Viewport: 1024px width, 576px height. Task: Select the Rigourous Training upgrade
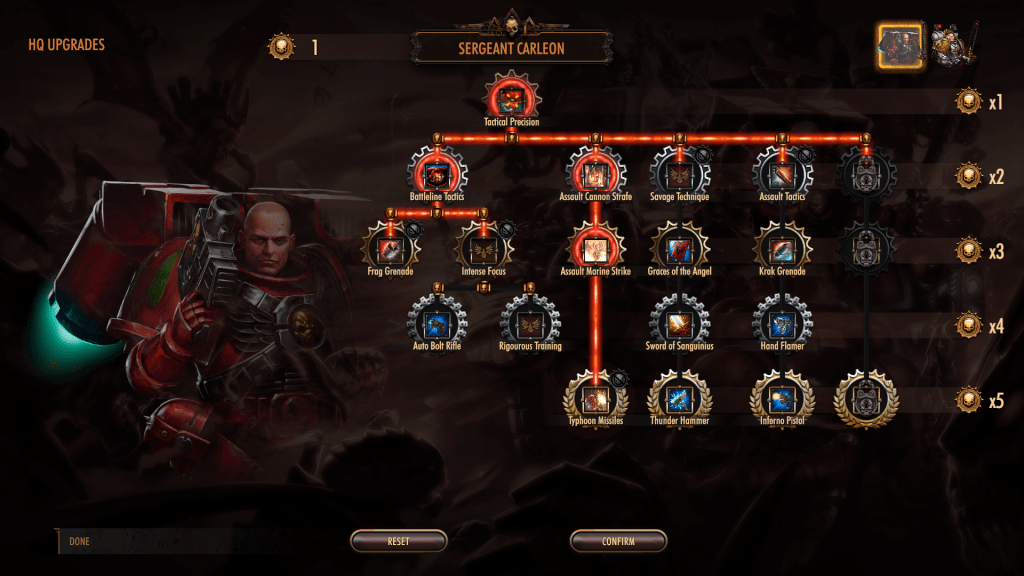coord(529,322)
